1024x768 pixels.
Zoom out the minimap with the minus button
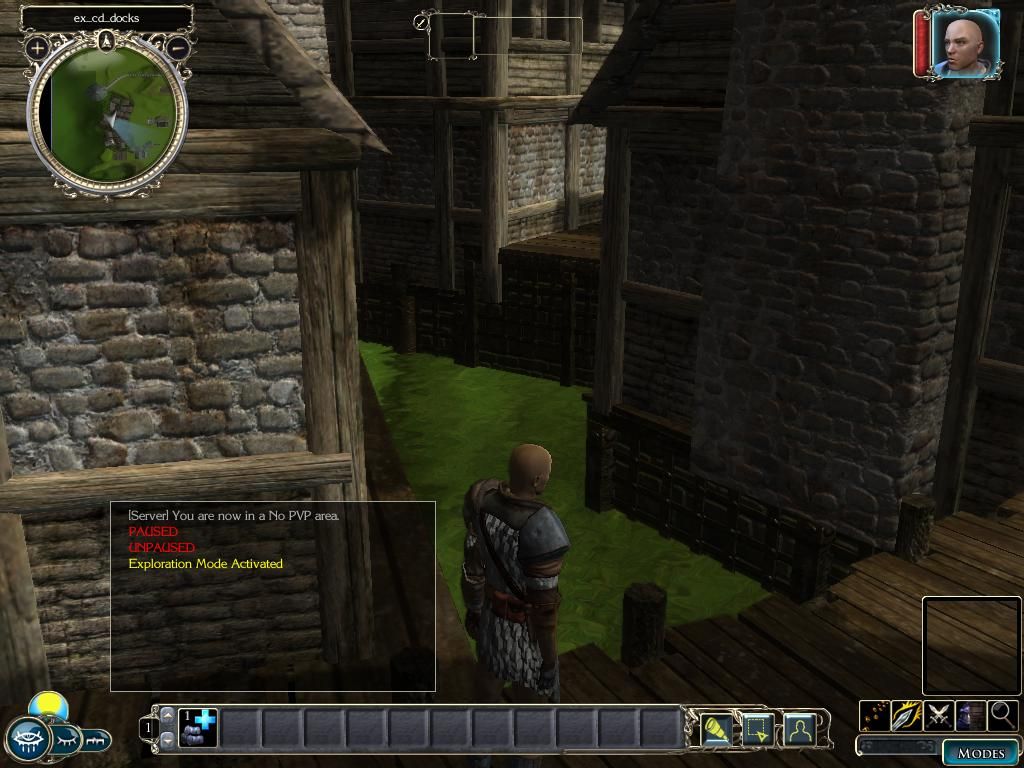click(x=178, y=47)
